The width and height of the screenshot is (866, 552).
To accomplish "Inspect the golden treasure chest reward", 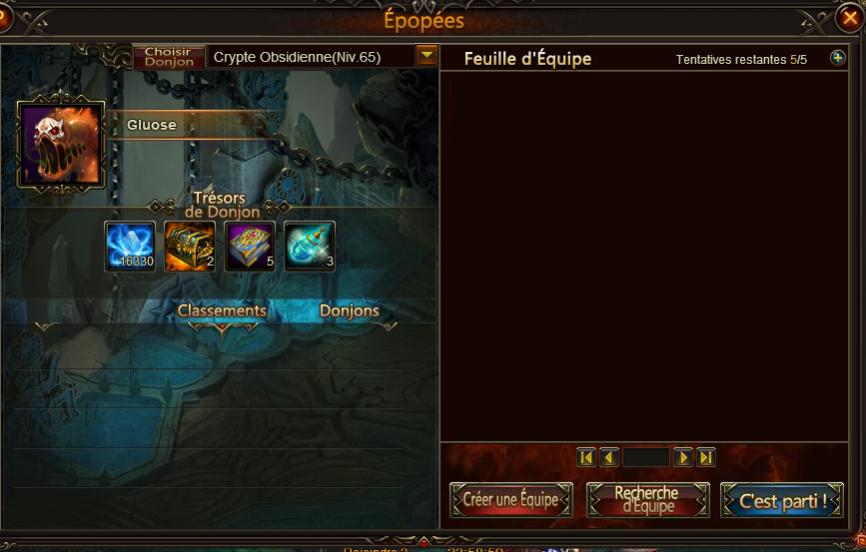I will coord(190,246).
